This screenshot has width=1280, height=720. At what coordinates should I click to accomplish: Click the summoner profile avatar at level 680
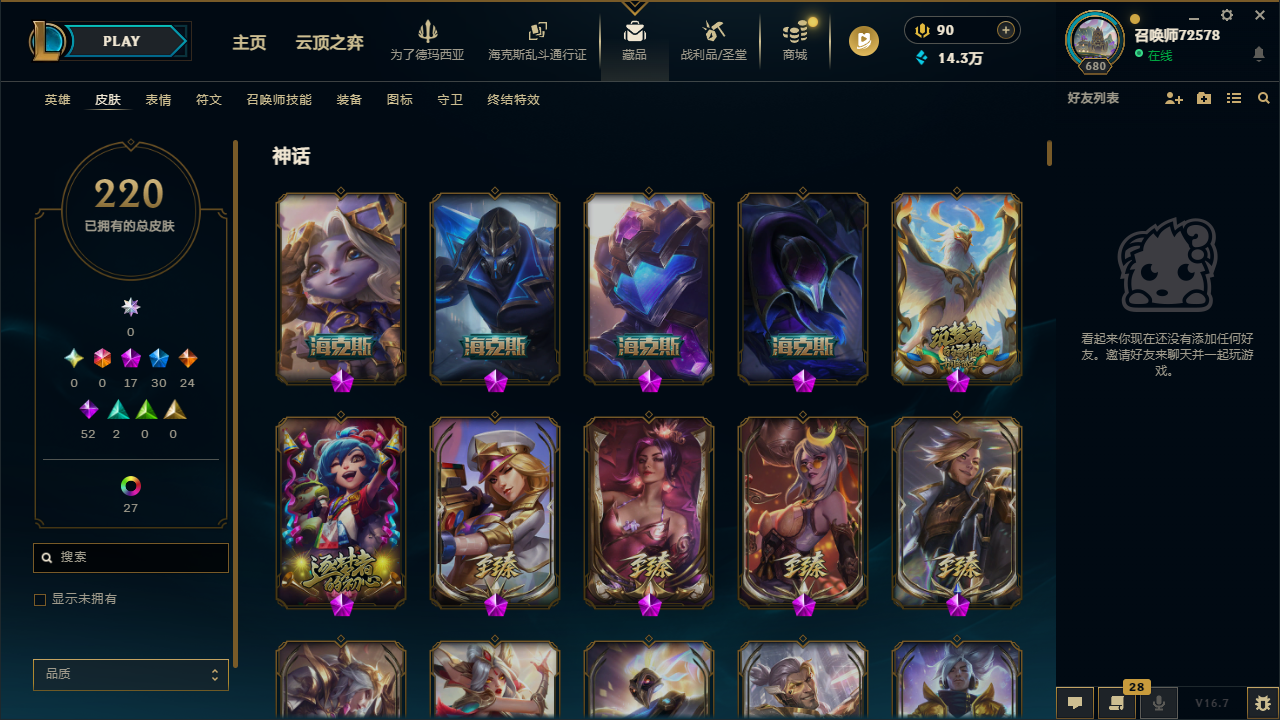point(1094,40)
